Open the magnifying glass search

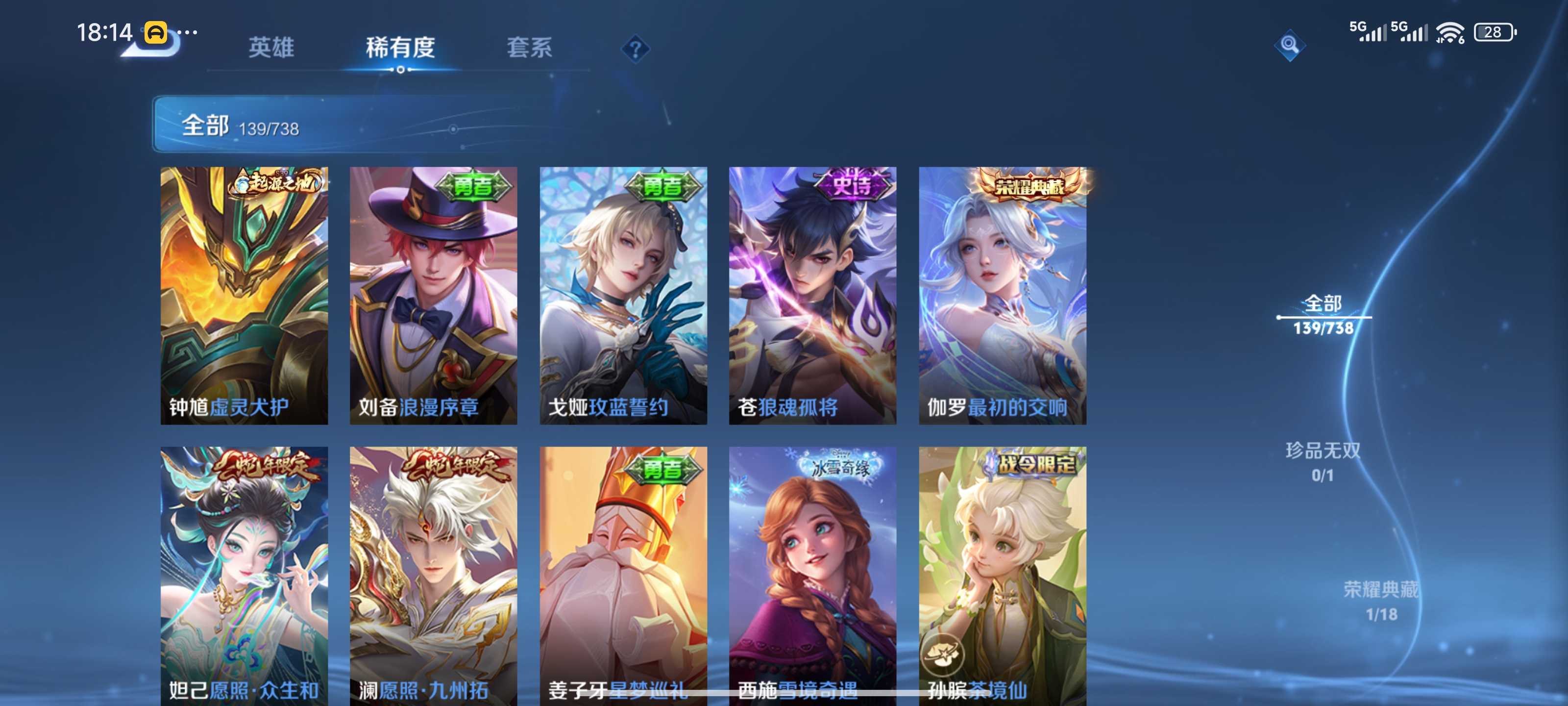coord(1289,45)
